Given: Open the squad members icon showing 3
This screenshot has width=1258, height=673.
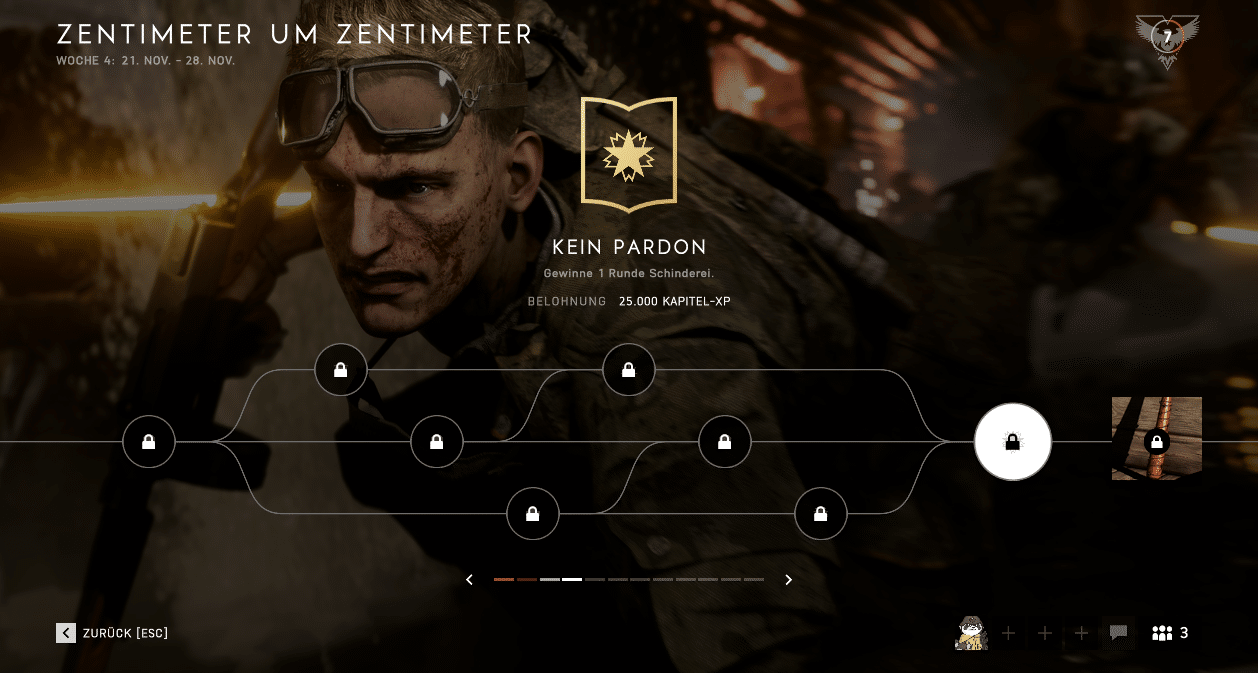Looking at the screenshot, I should [x=1170, y=633].
